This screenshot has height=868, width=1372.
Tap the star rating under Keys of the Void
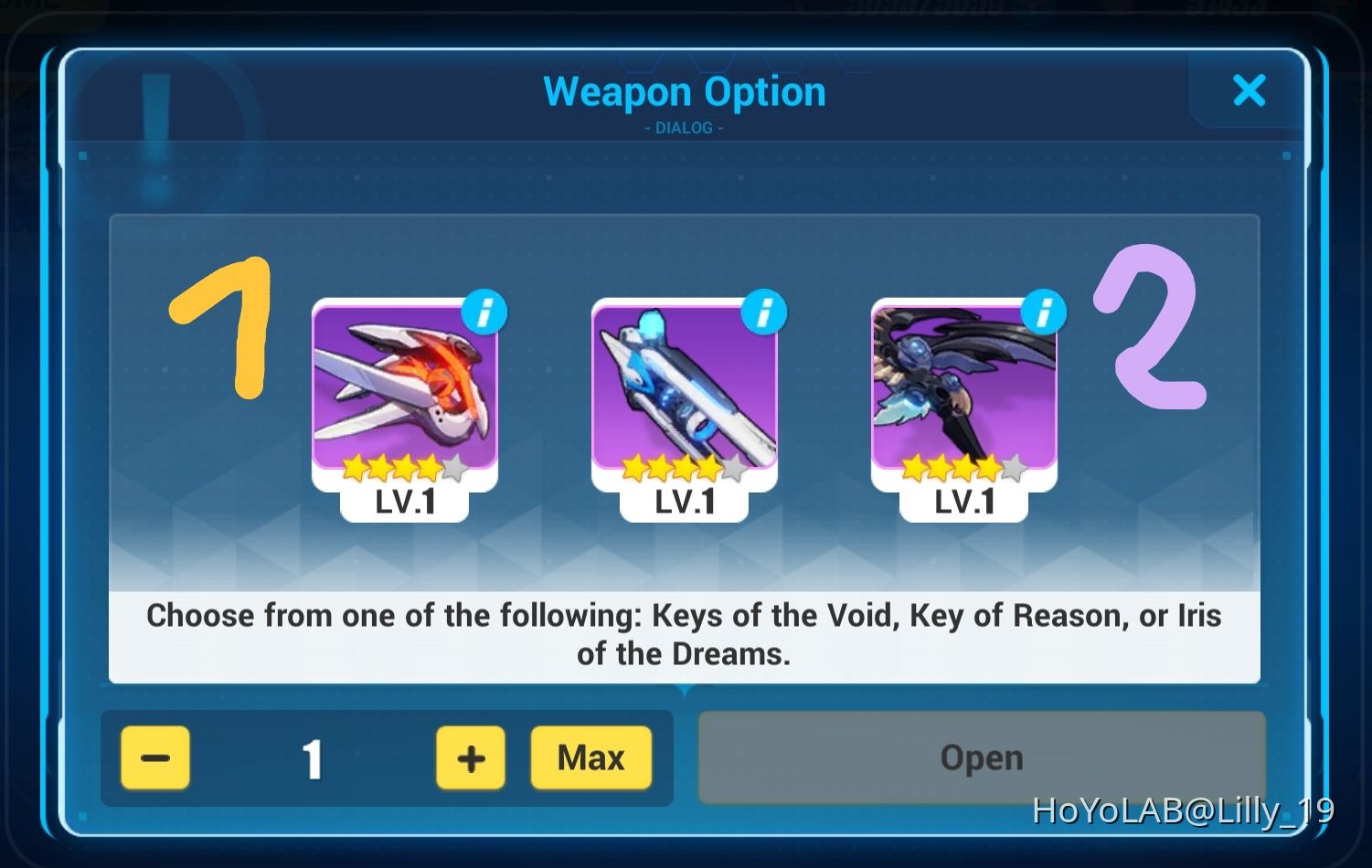[402, 467]
